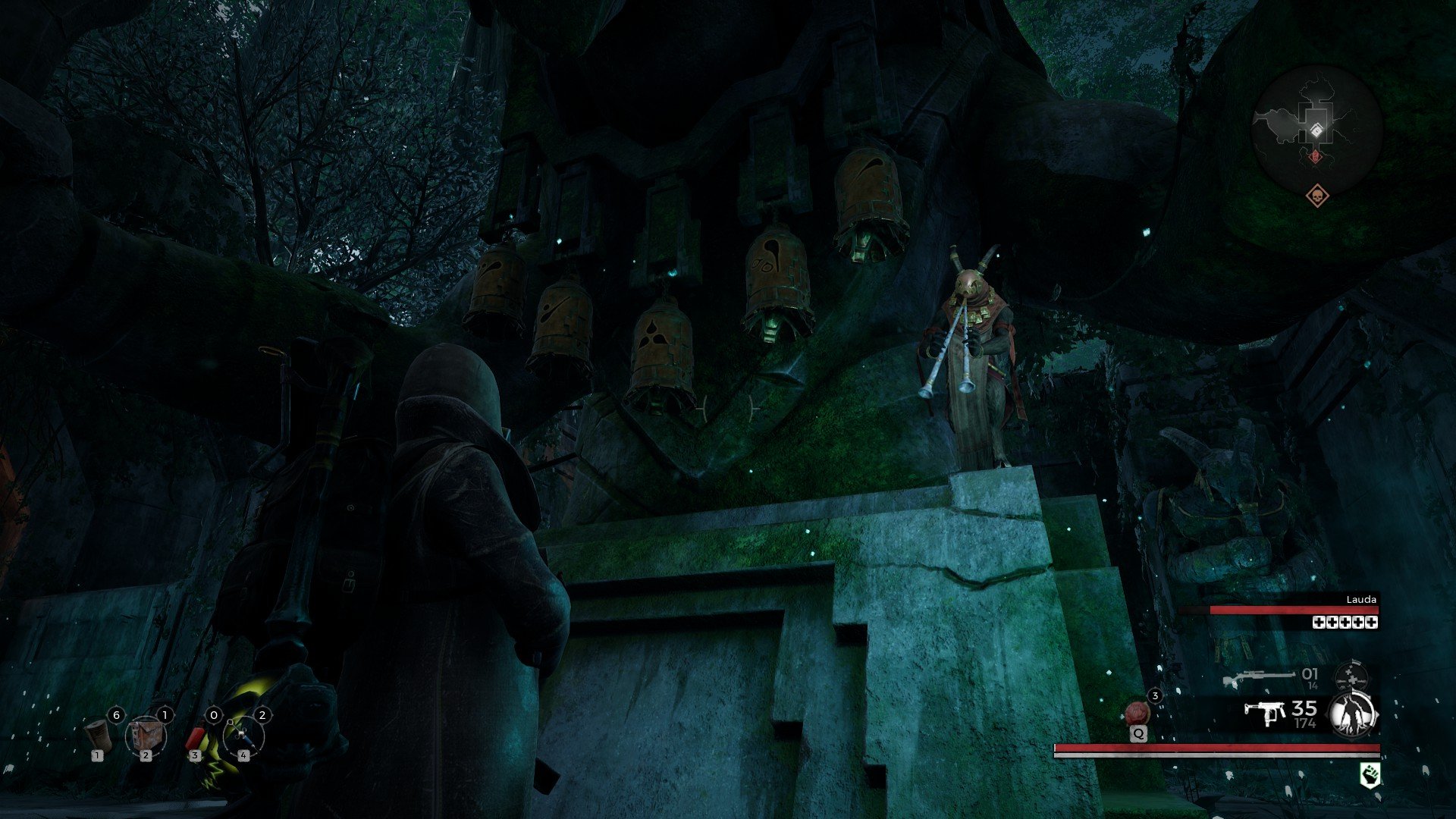Expand the counter badge showing 6 over slot 1
1456x819 pixels.
click(x=116, y=714)
